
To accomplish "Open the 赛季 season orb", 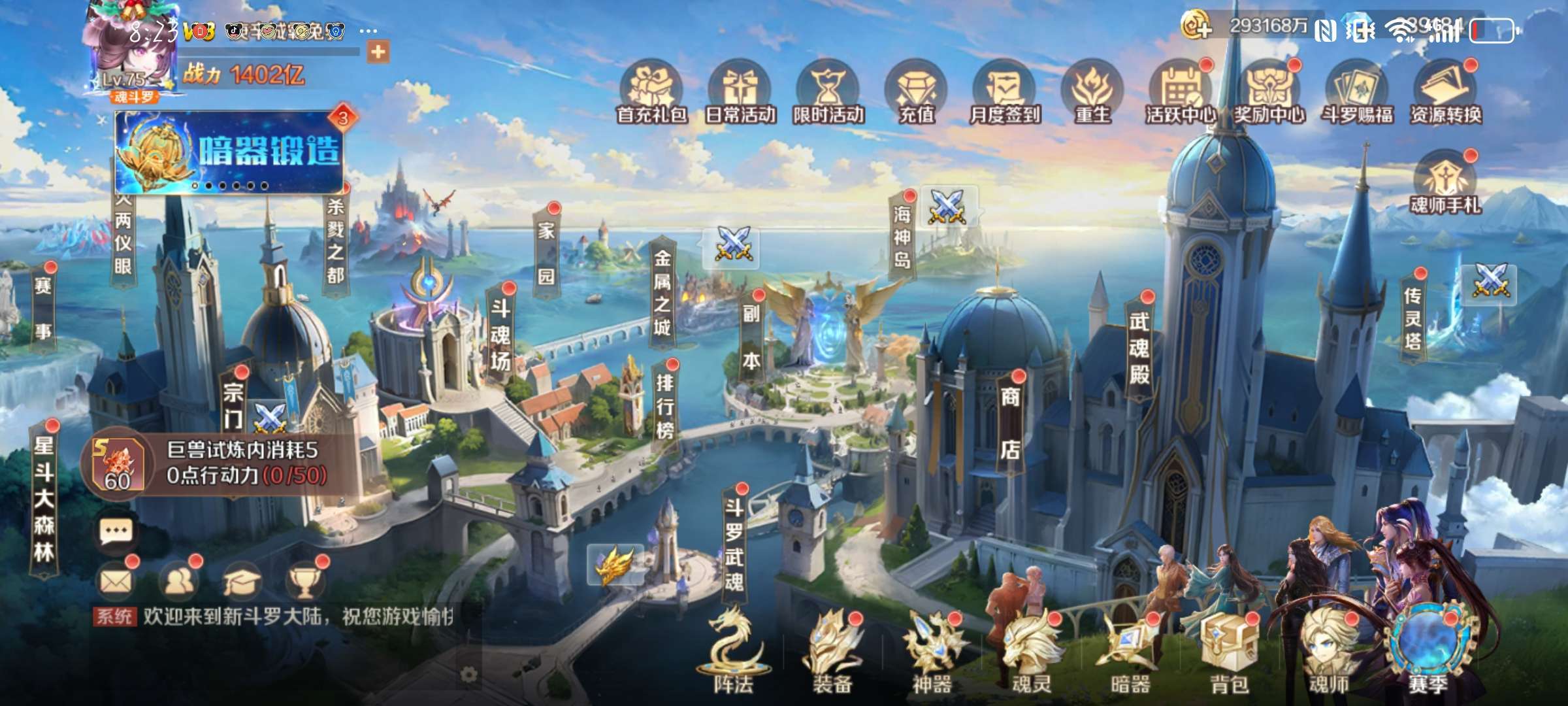I will point(1428,647).
